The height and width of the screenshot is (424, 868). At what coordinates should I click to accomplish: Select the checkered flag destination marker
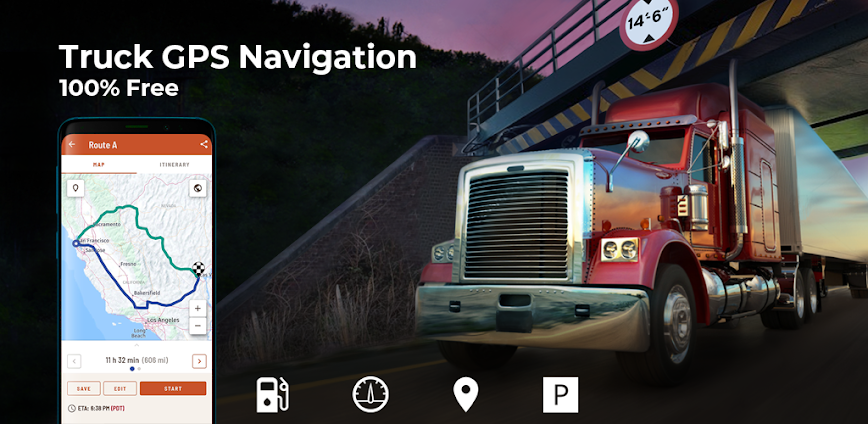198,268
